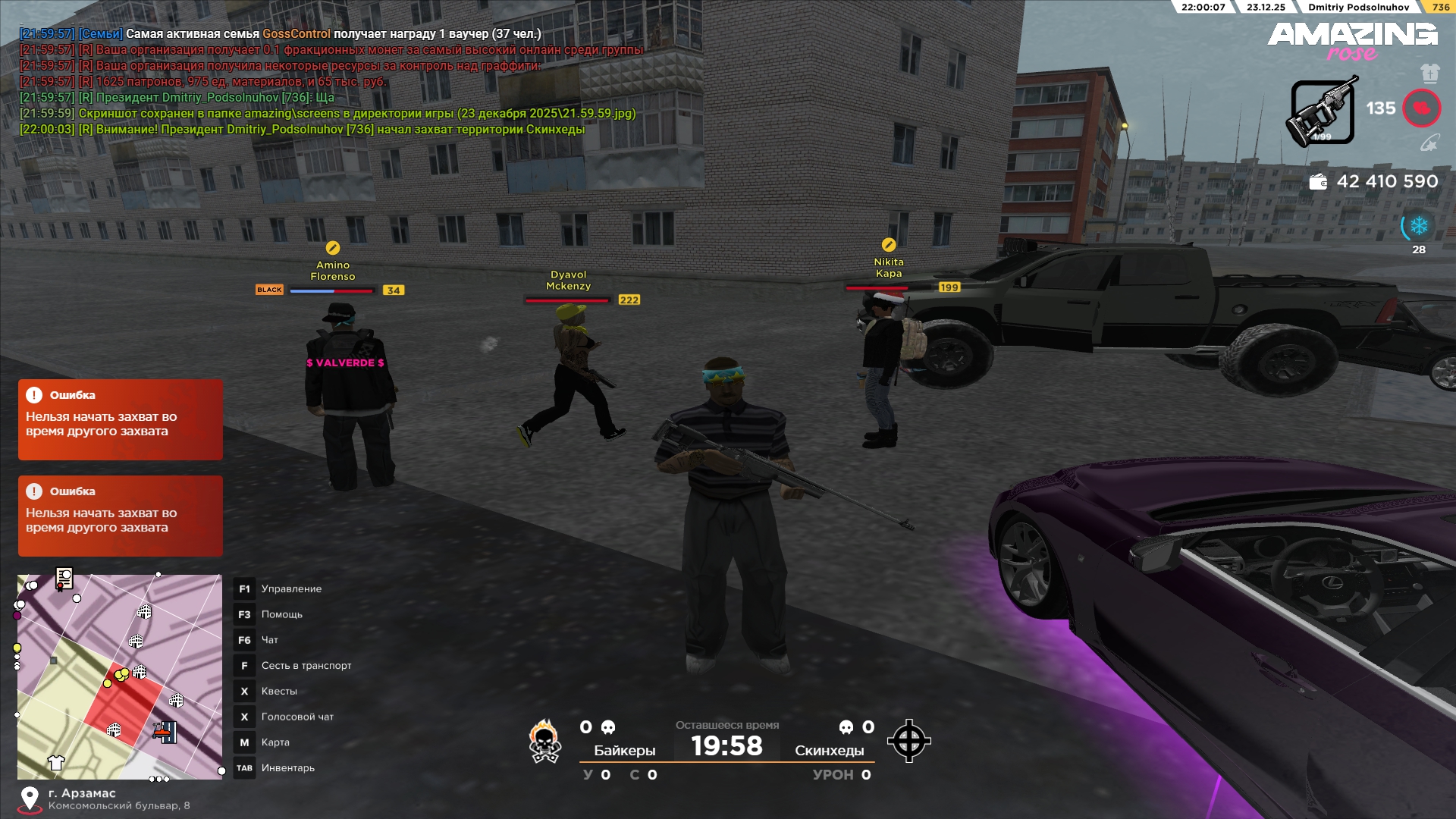Click the Байкеры flaming skull emblem
This screenshot has width=1456, height=819.
tap(544, 741)
